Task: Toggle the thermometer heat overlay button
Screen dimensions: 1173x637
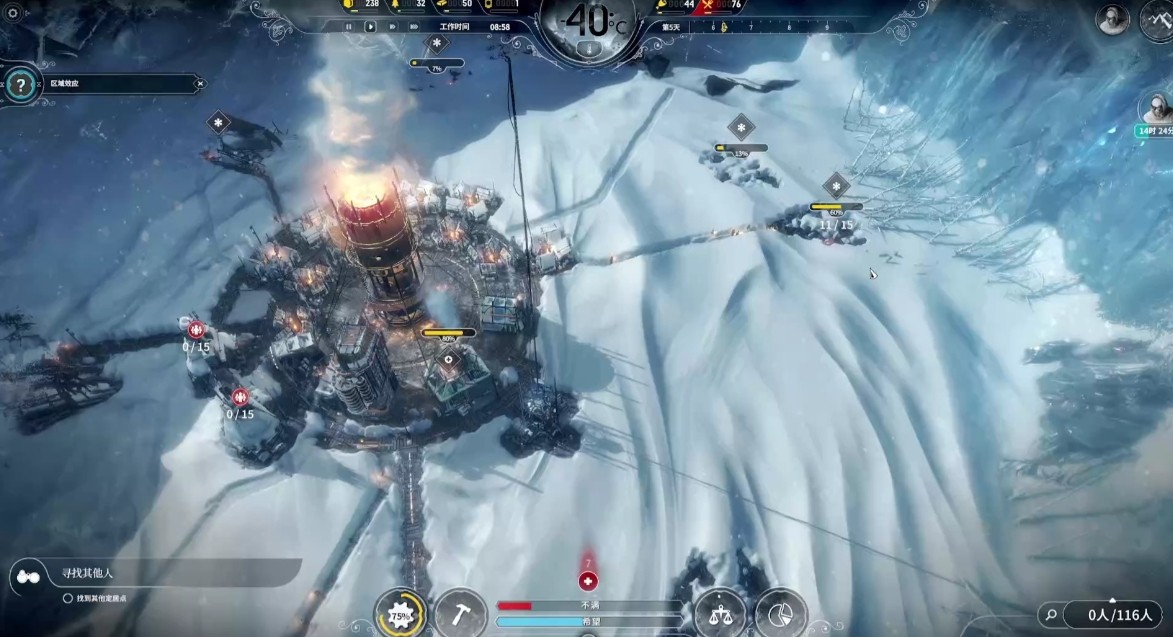Action: click(x=591, y=47)
